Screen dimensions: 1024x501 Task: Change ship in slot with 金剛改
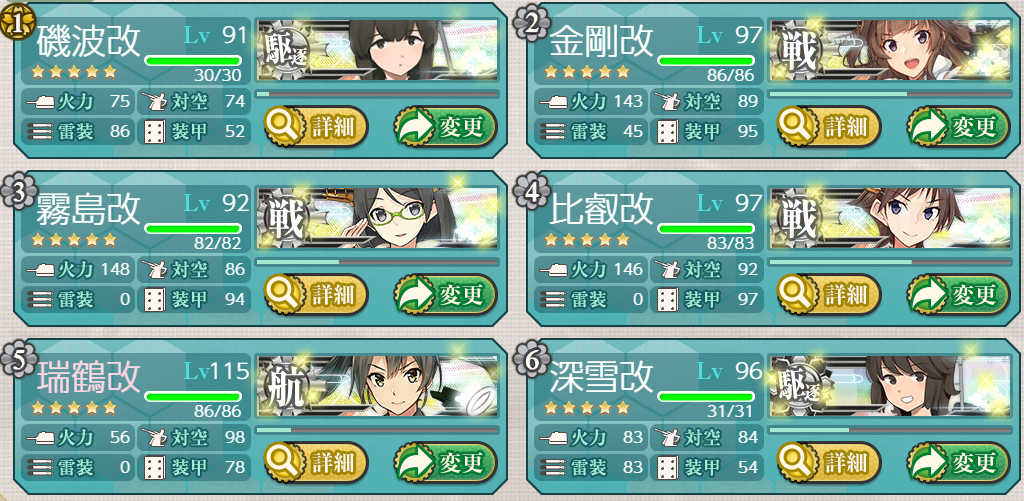pos(960,126)
